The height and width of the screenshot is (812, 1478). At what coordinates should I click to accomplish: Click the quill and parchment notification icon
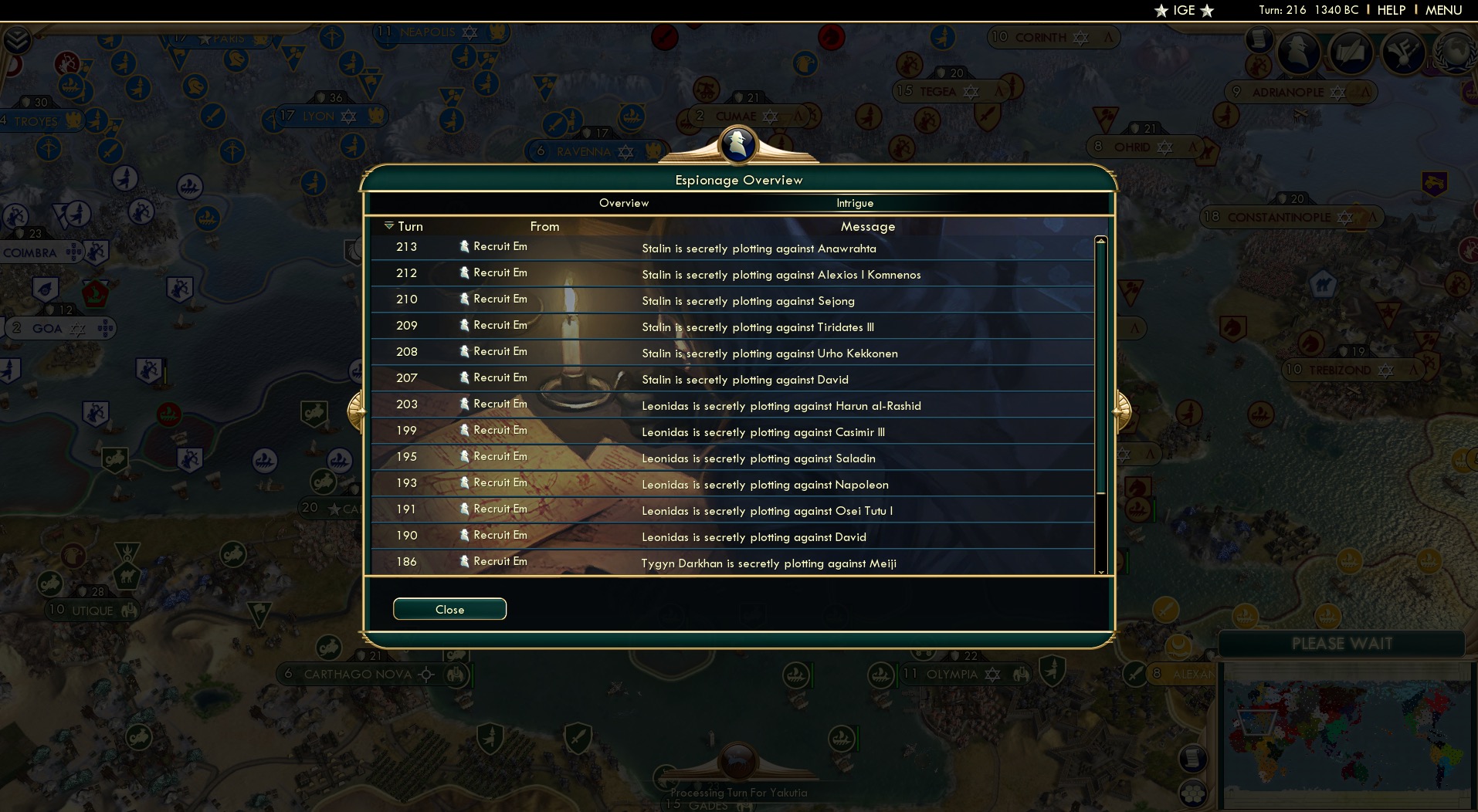point(1350,52)
